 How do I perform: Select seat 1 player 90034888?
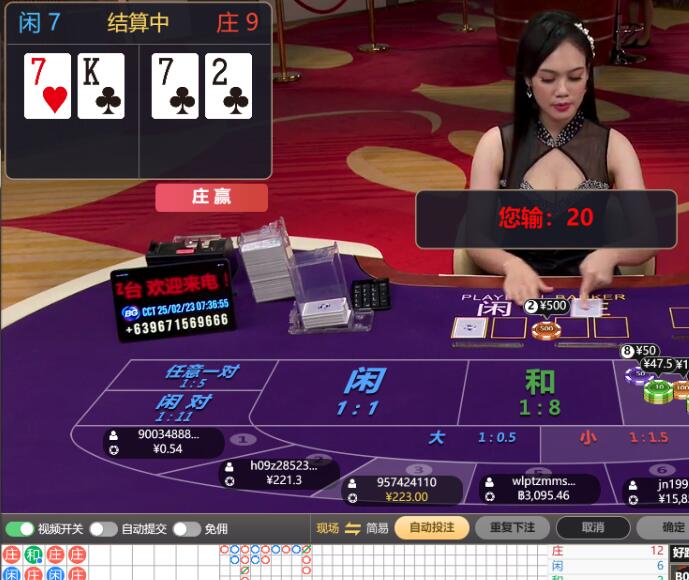(x=162, y=442)
